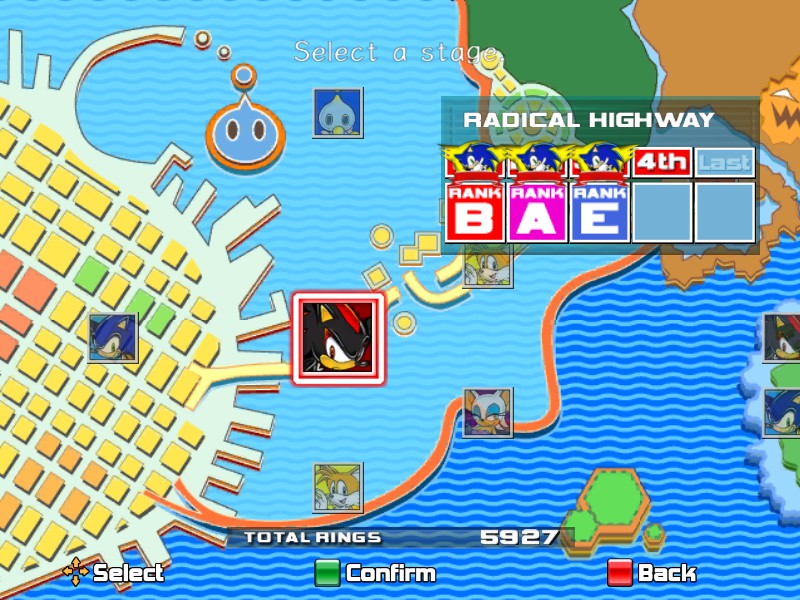Image resolution: width=800 pixels, height=600 pixels.
Task: Select the Sonic stage tile on the green island
Action: (783, 413)
